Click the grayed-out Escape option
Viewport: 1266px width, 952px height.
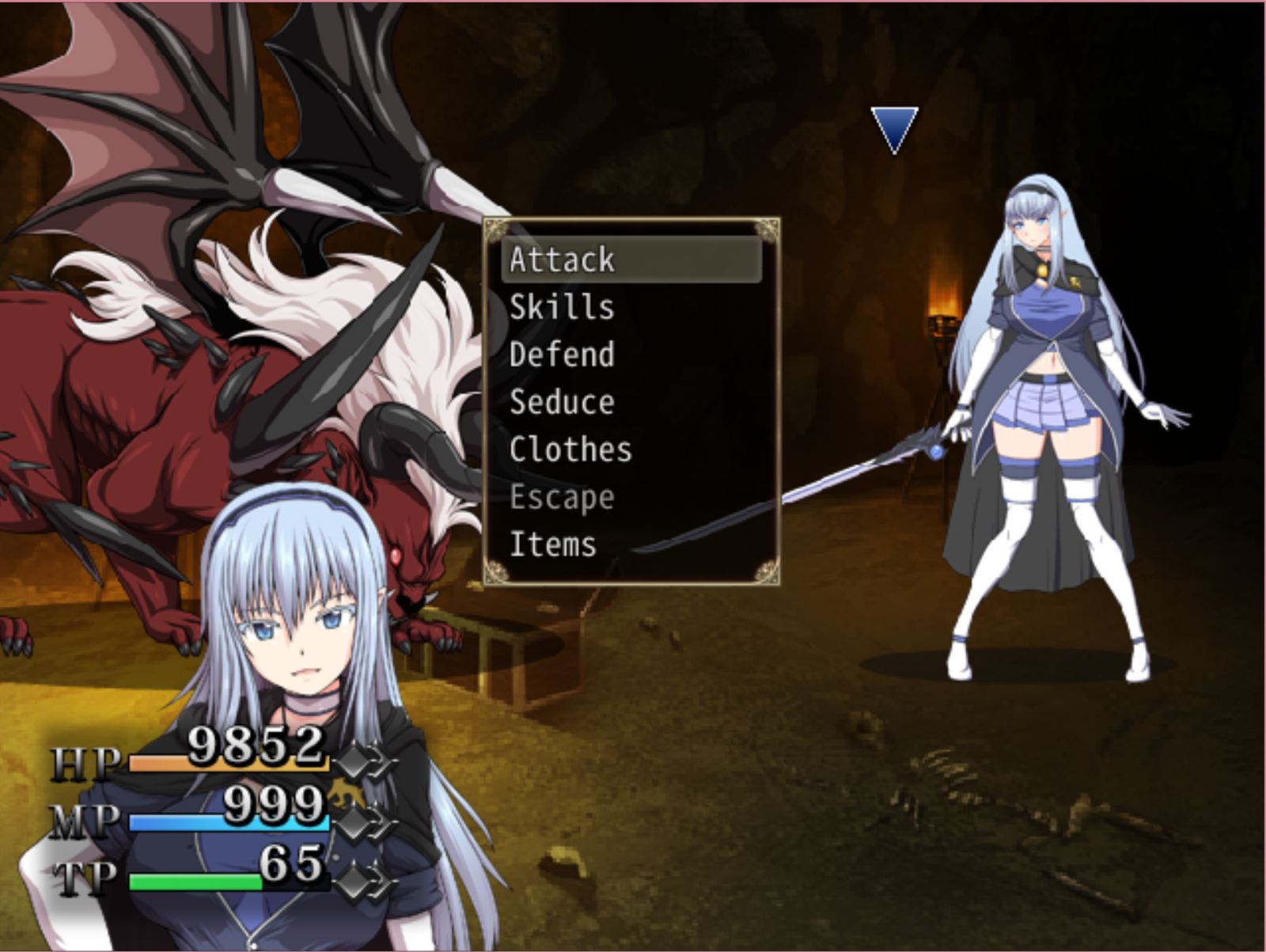click(562, 497)
